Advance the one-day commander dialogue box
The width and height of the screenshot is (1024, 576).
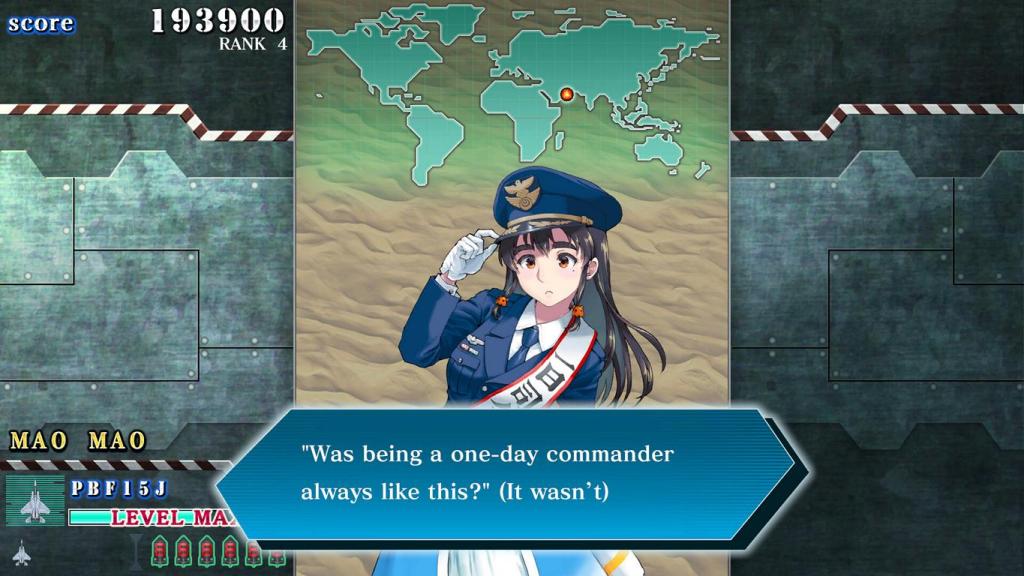(x=505, y=473)
